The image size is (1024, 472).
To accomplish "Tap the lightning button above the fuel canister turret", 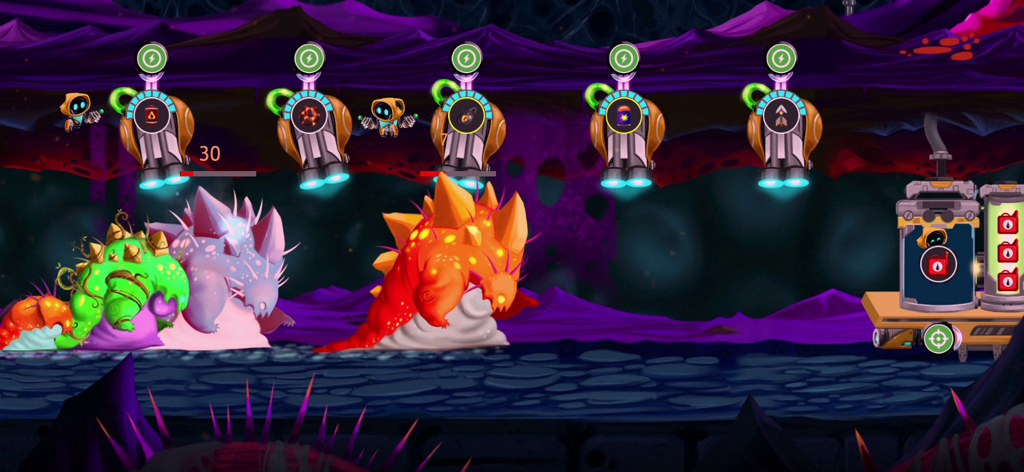I will (x=152, y=57).
